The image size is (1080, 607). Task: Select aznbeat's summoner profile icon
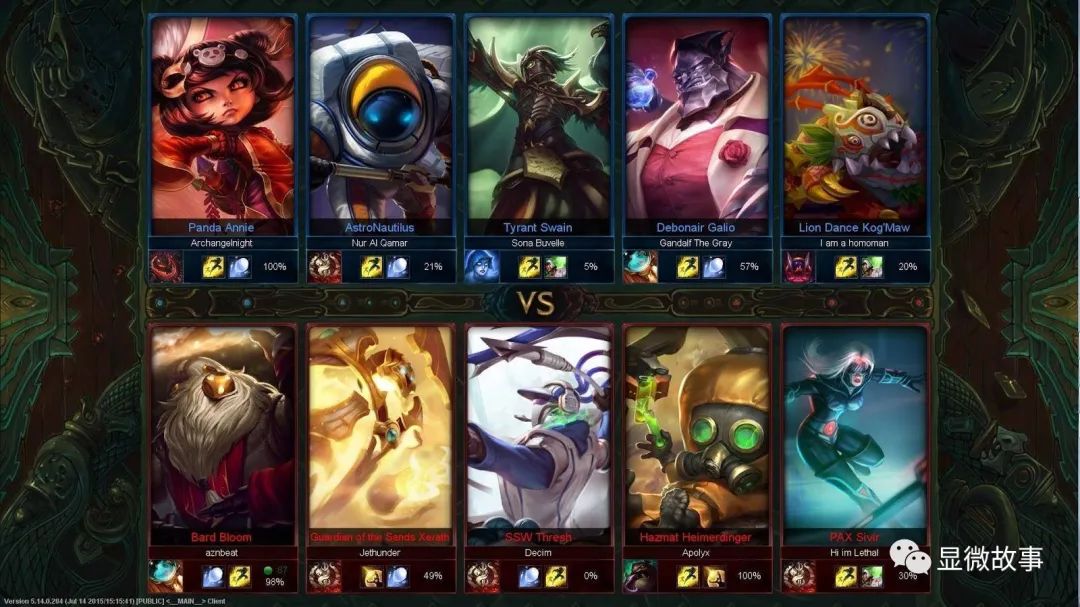tap(165, 577)
